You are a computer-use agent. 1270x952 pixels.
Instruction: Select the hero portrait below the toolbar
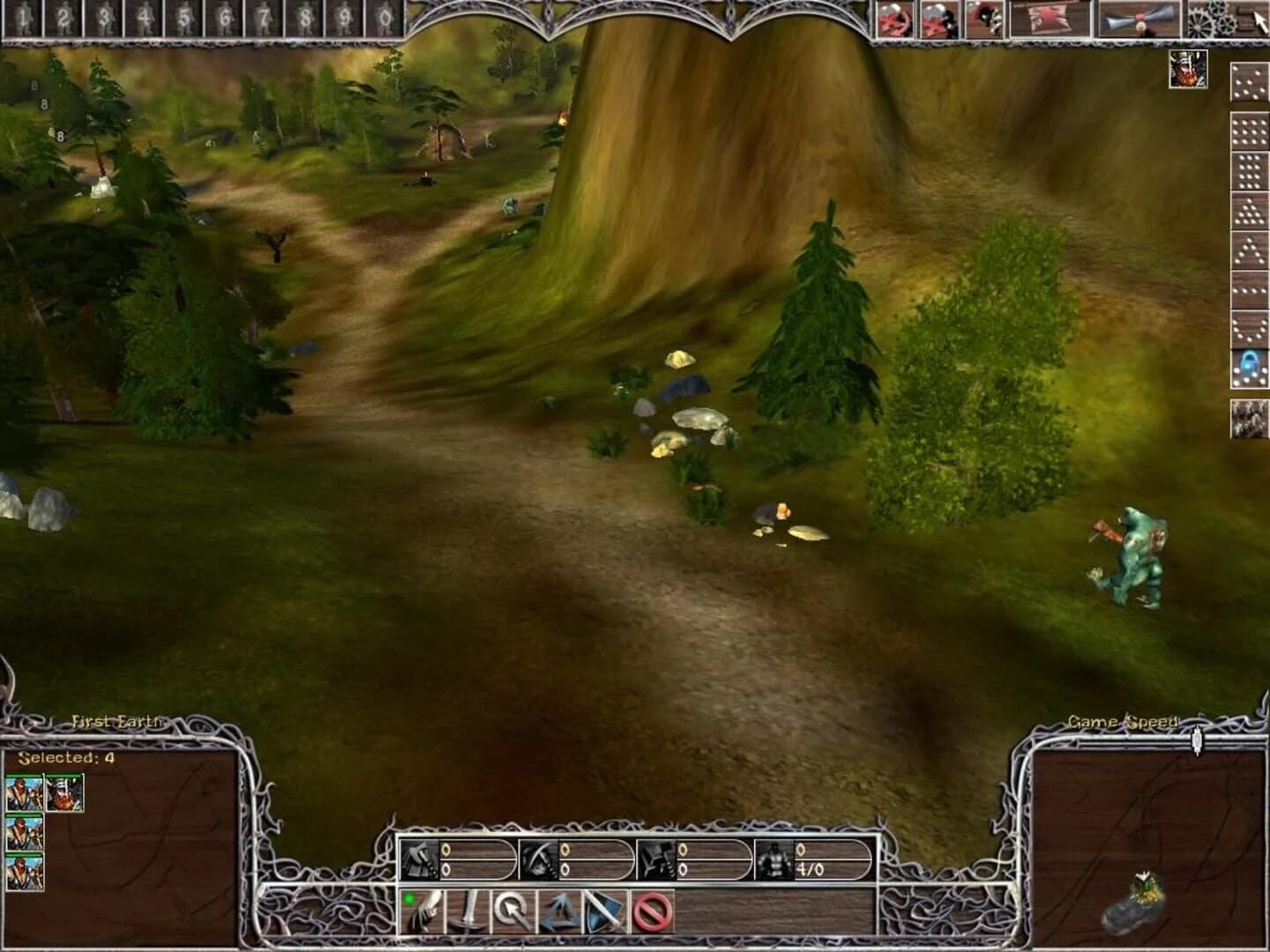pyautogui.click(x=1188, y=71)
